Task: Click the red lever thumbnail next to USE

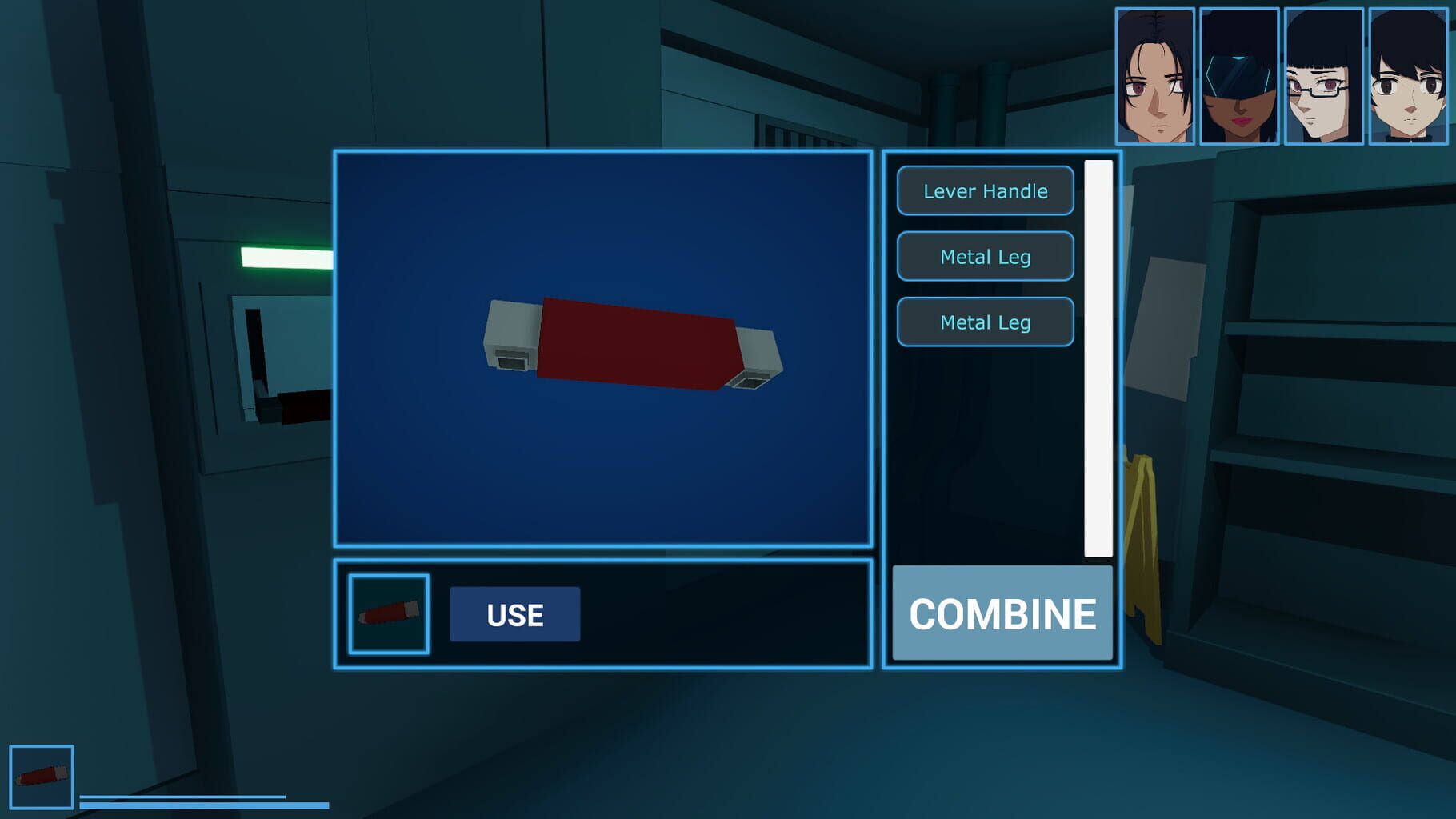Action: tap(389, 613)
